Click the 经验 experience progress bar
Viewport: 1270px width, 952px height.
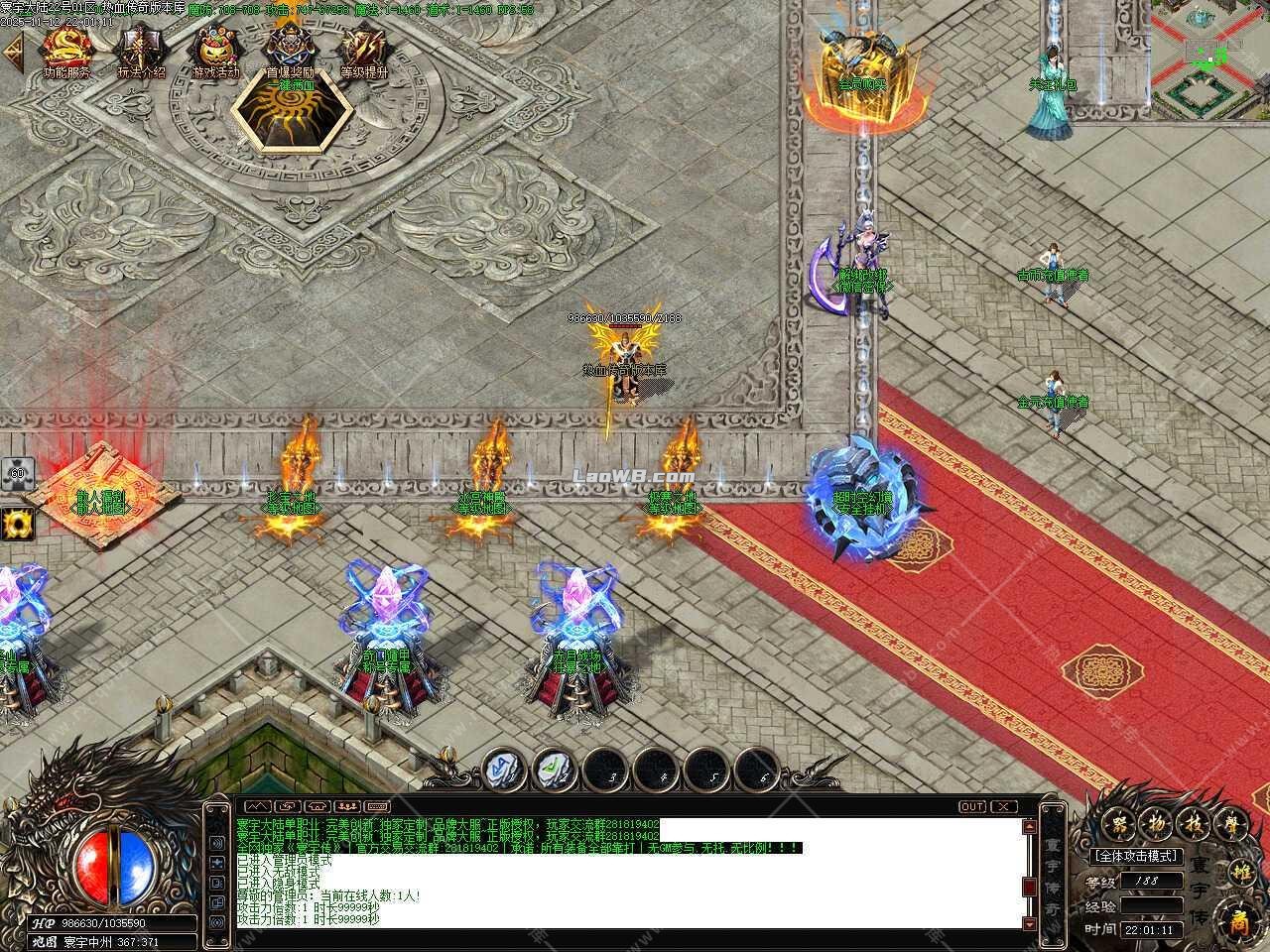(x=1151, y=905)
